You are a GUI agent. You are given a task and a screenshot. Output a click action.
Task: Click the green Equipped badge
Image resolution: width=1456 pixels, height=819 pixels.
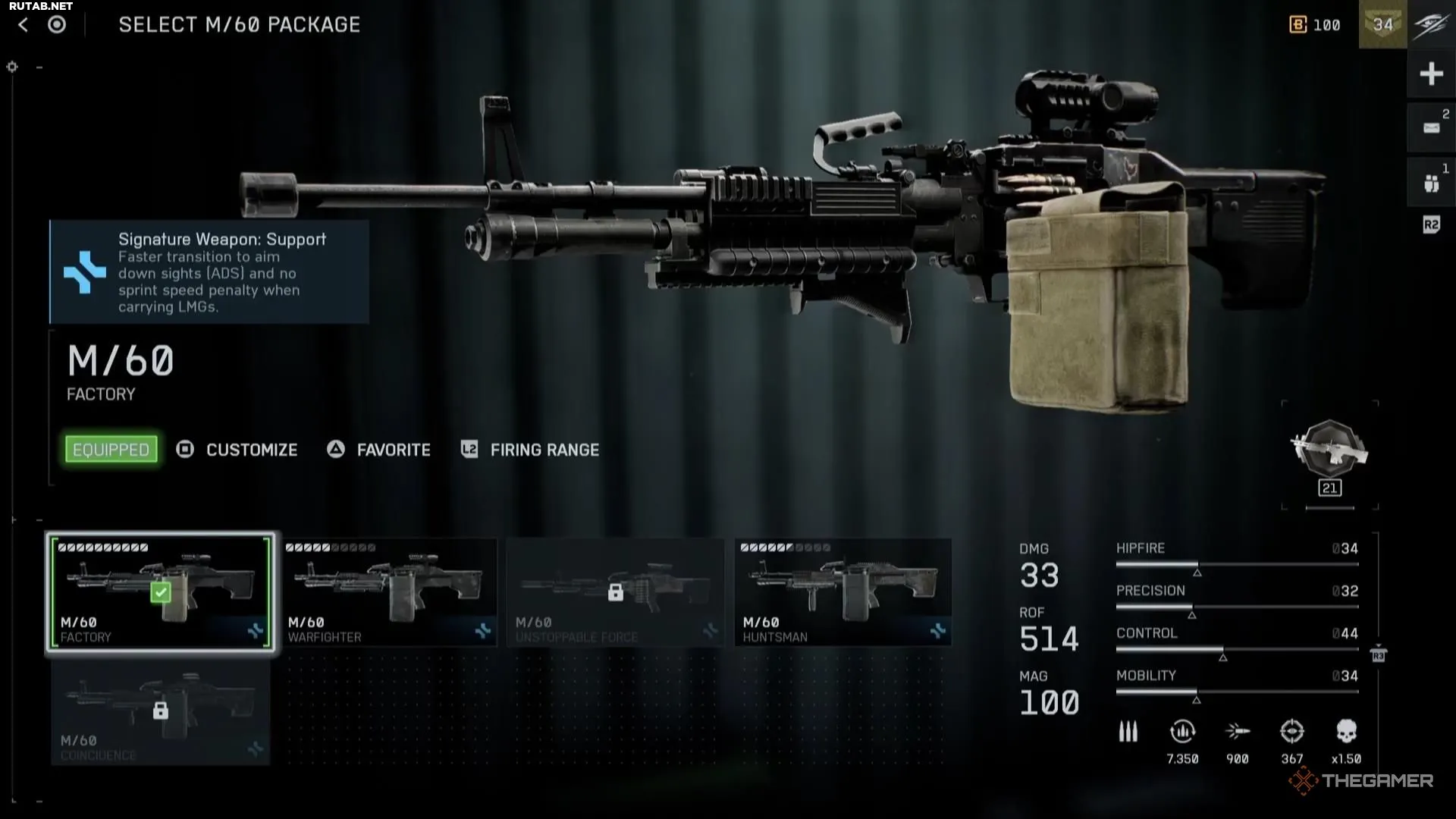coord(111,450)
